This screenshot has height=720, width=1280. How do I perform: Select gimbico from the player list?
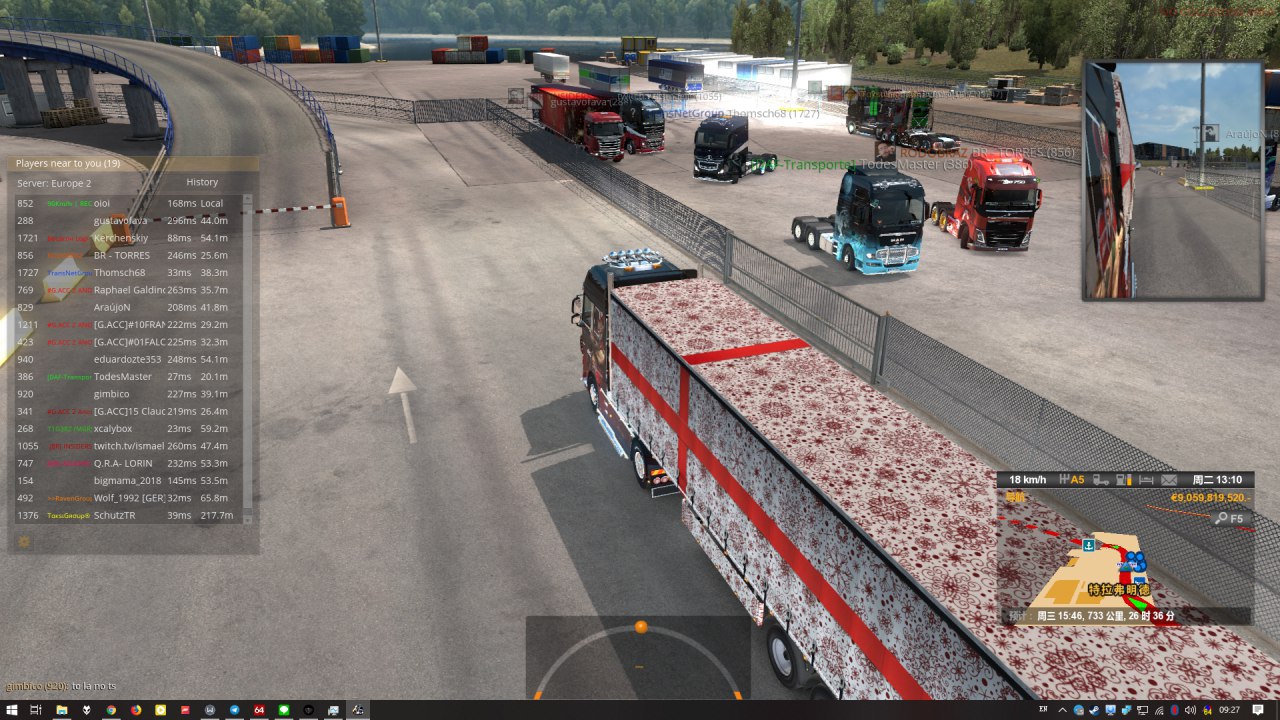pyautogui.click(x=112, y=394)
